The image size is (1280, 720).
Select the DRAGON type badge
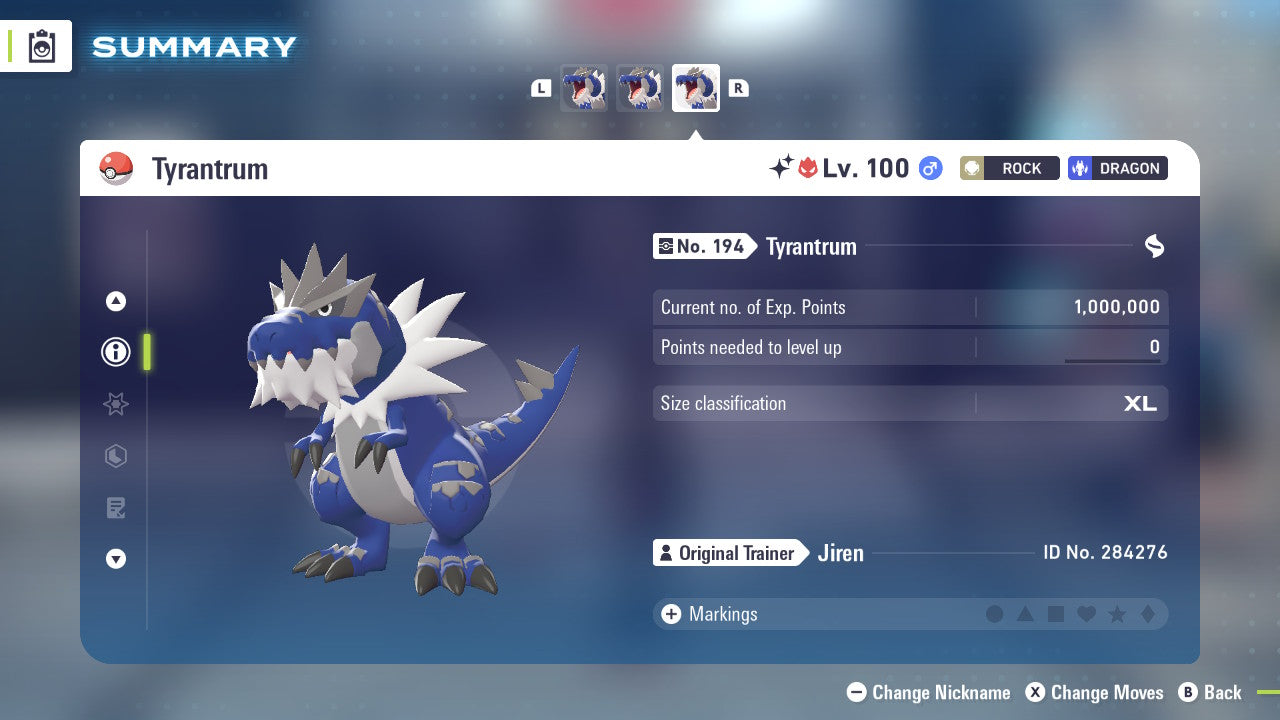click(1117, 168)
